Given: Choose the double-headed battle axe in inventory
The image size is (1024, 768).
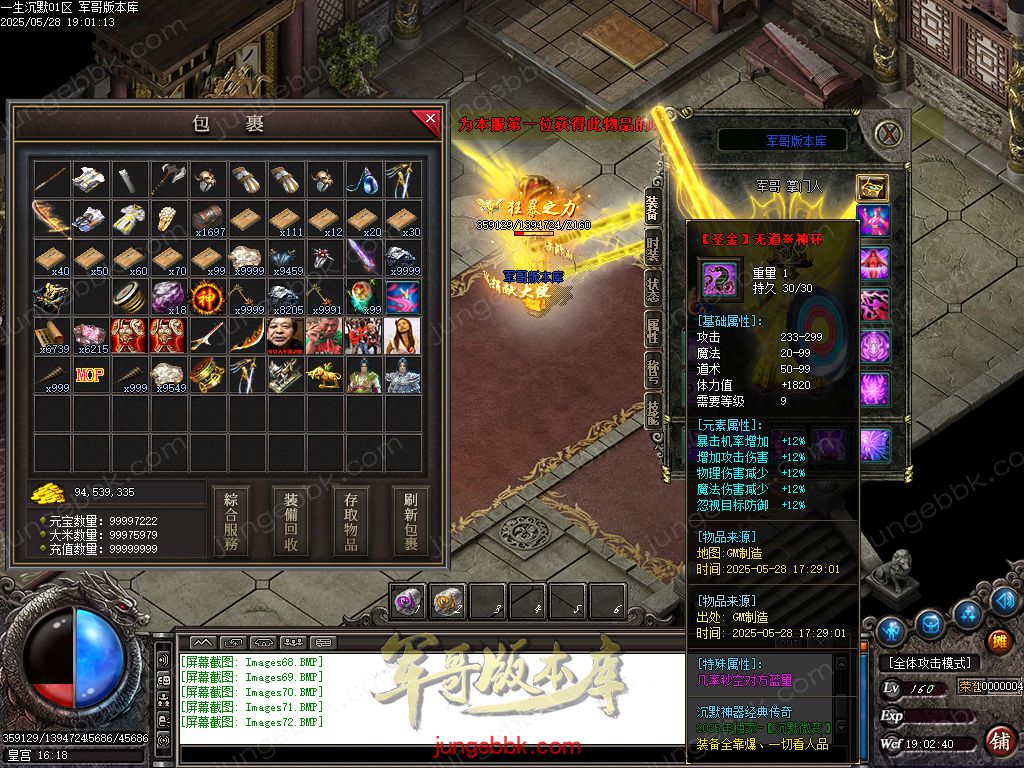Looking at the screenshot, I should [169, 180].
